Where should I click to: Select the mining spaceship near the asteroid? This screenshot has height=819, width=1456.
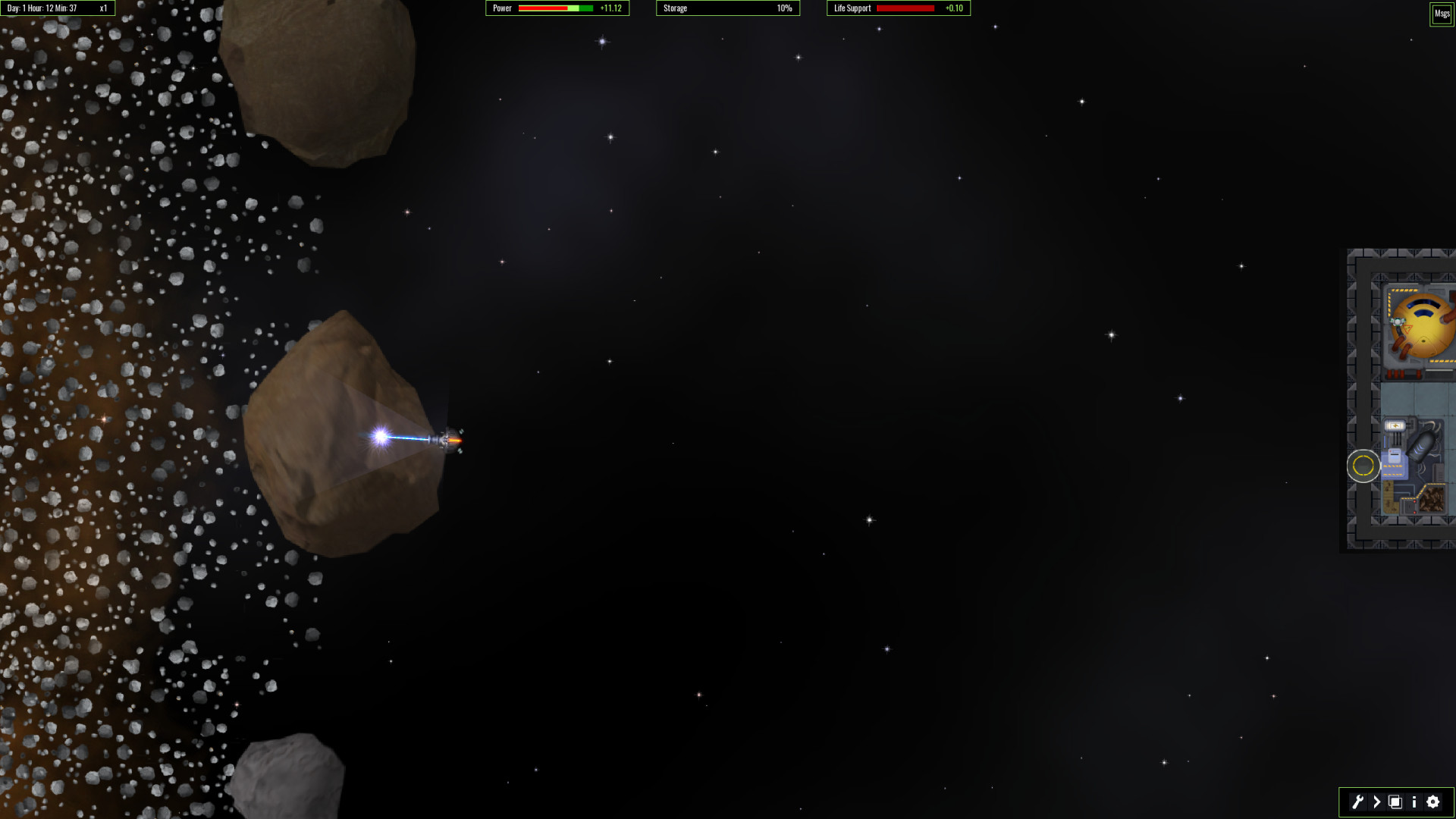pyautogui.click(x=444, y=438)
